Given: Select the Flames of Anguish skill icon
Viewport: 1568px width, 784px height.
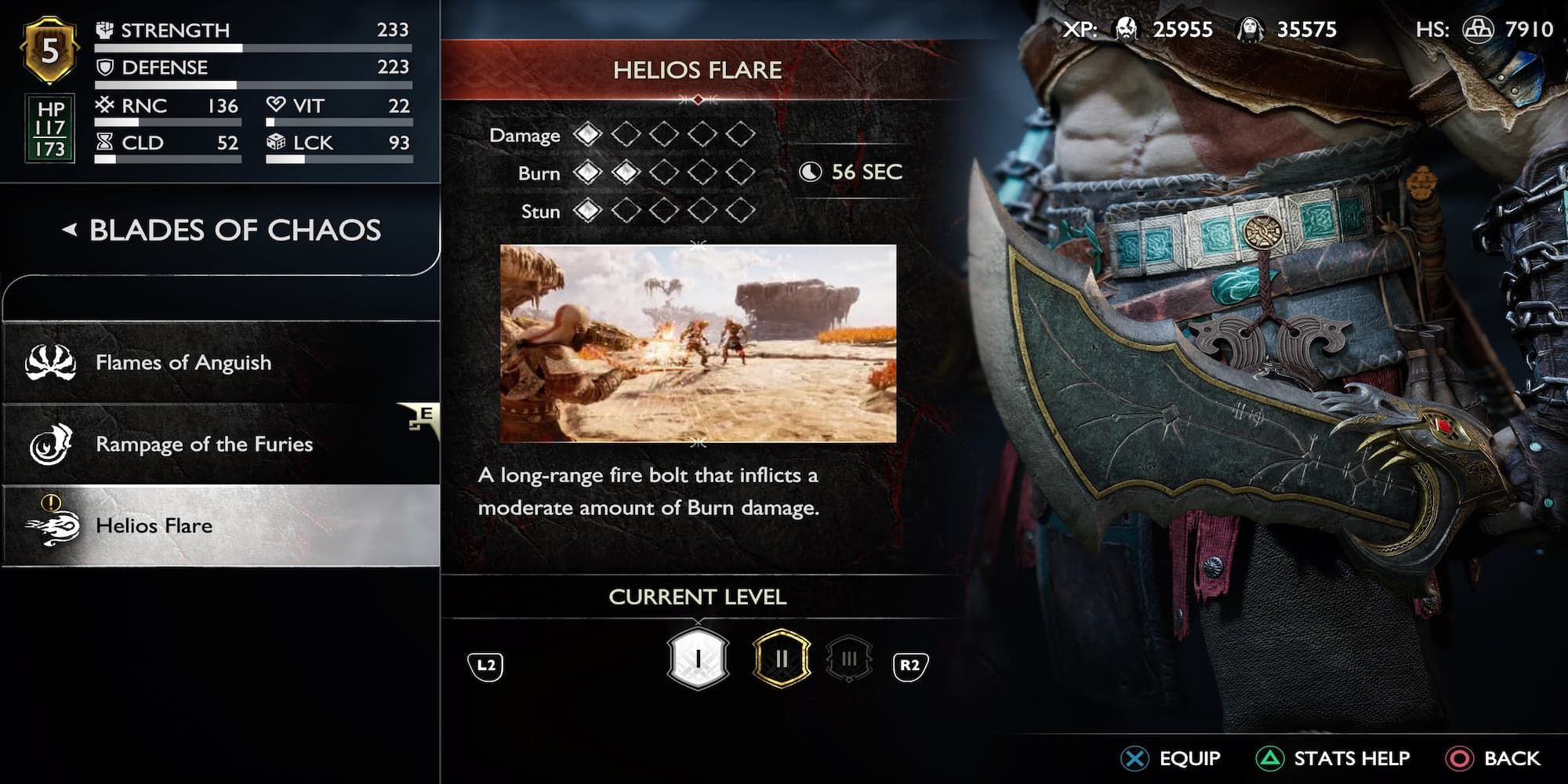Looking at the screenshot, I should 49,362.
